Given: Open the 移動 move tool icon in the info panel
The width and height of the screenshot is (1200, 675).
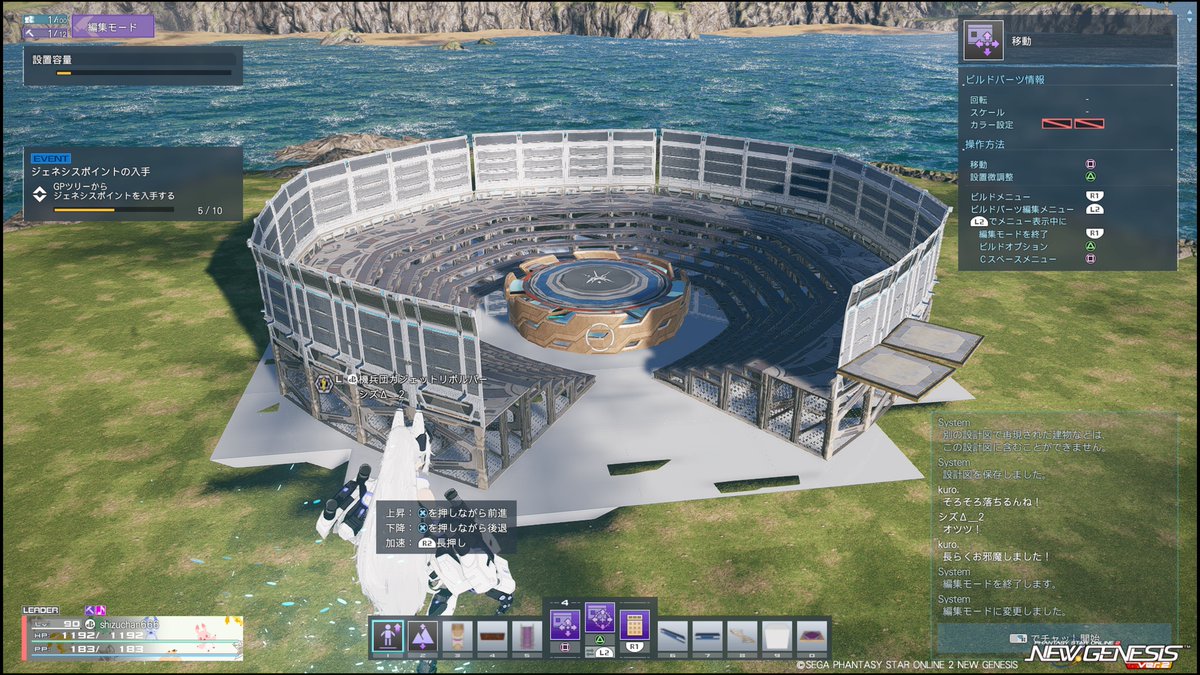Looking at the screenshot, I should click(x=983, y=41).
